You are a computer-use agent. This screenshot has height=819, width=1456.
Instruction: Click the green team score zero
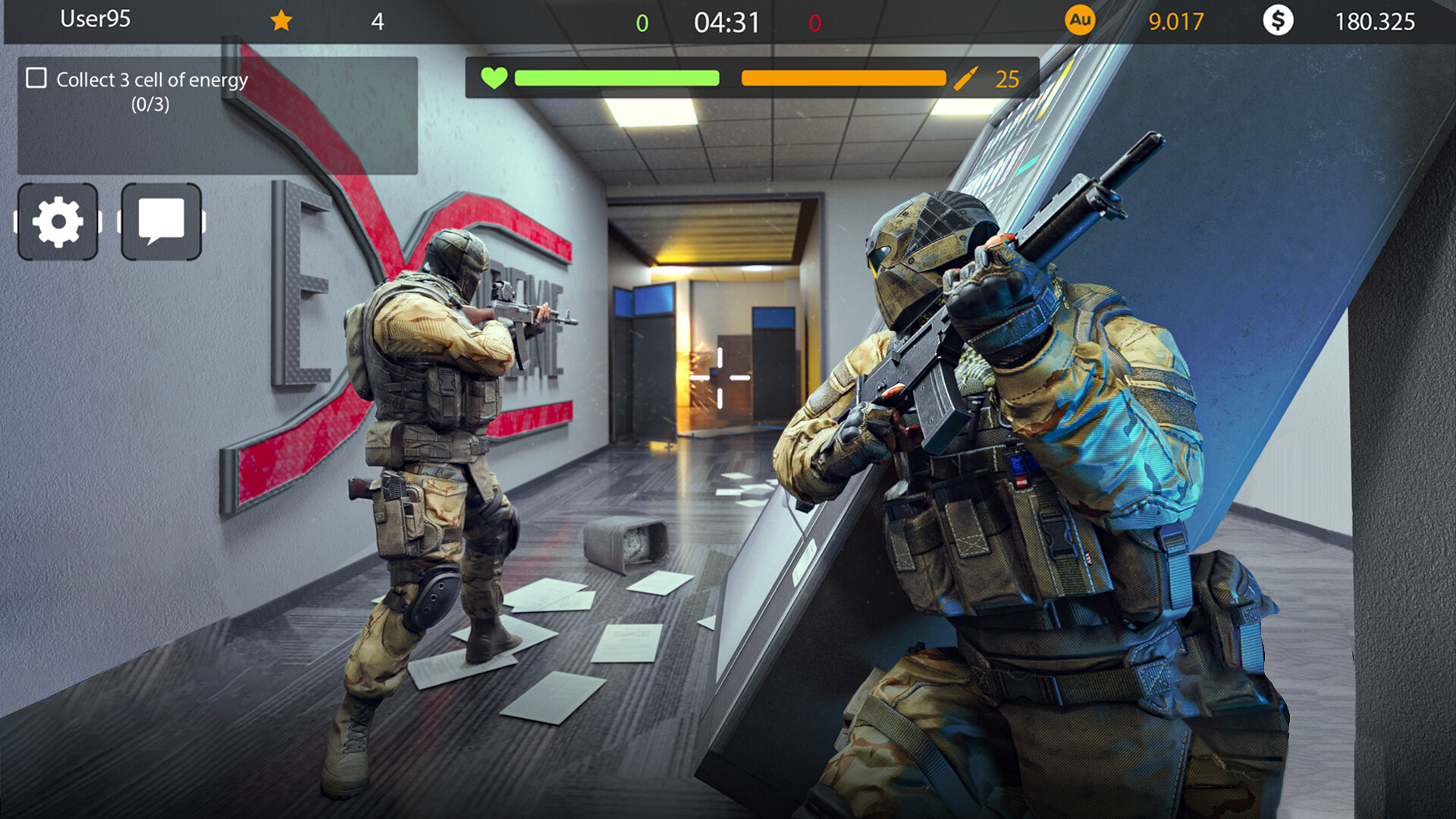pyautogui.click(x=643, y=20)
